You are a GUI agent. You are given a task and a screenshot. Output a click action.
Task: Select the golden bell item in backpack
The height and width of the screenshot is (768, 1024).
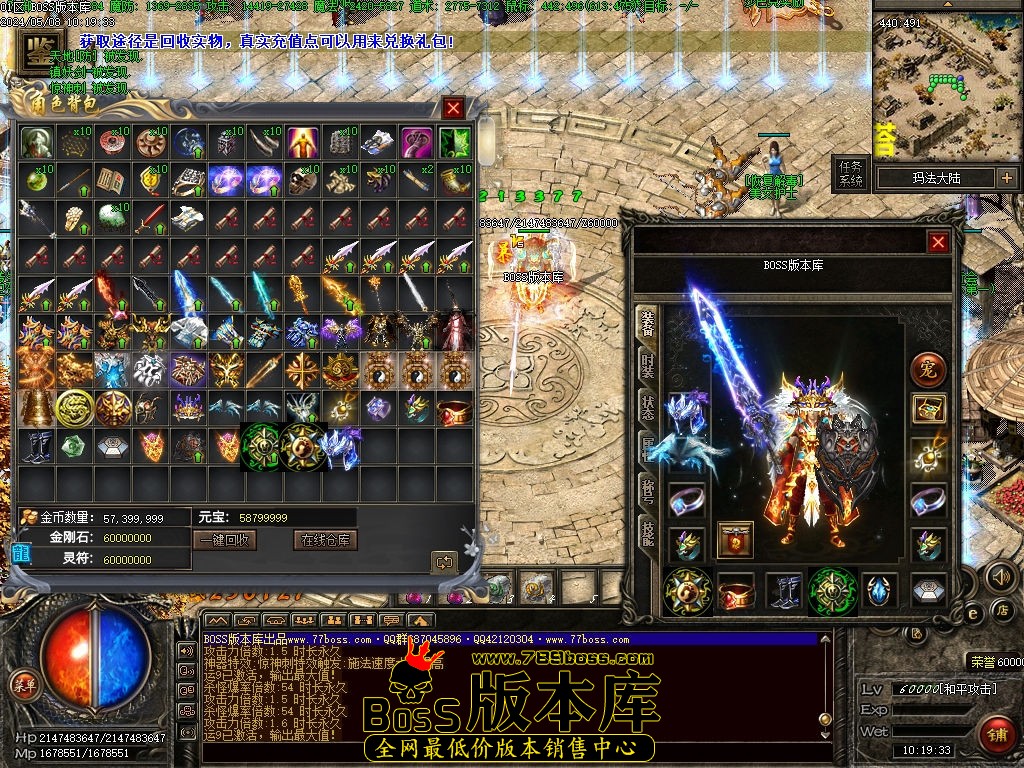(37, 408)
